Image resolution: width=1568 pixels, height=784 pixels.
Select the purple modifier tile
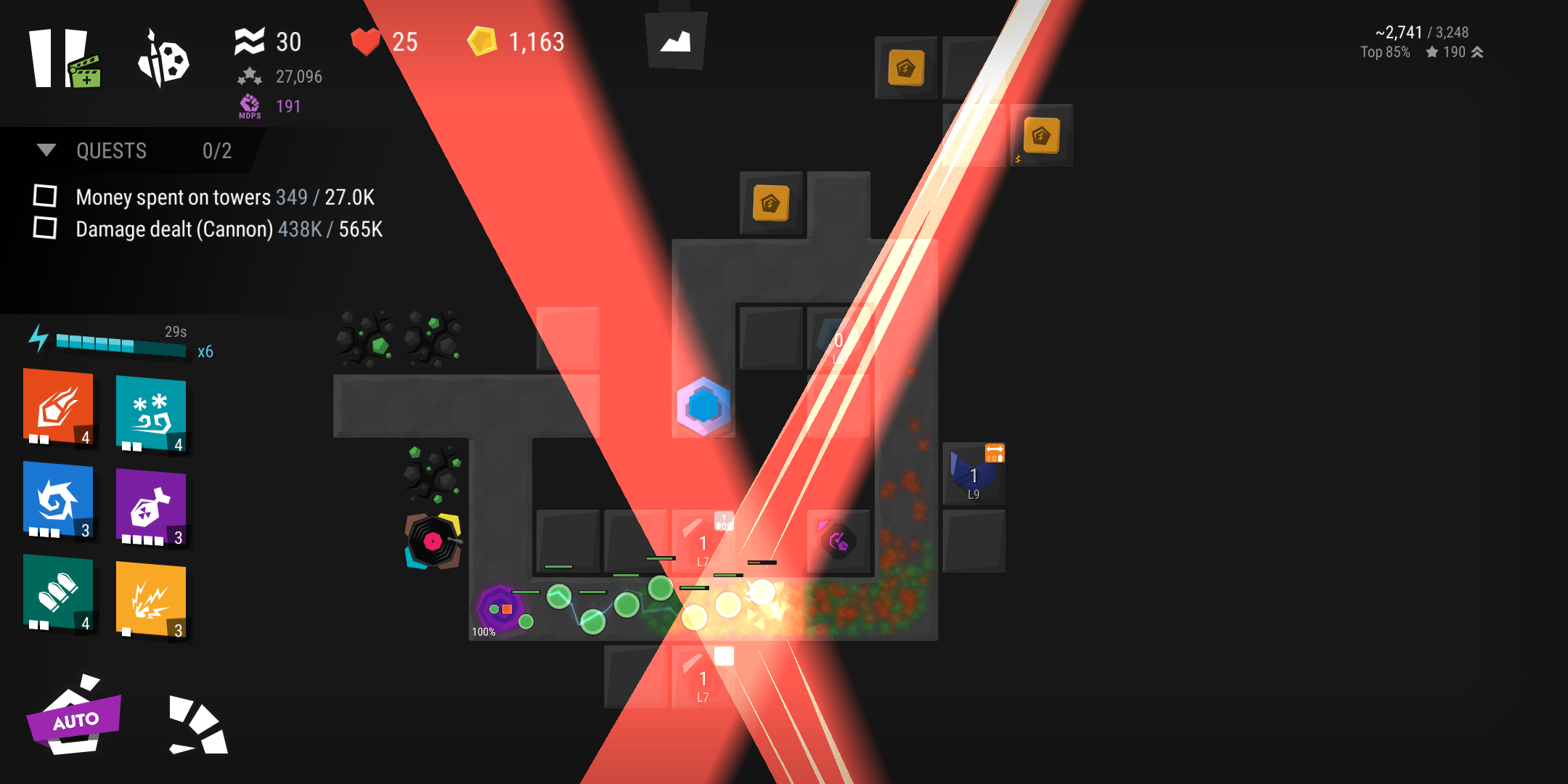[838, 542]
